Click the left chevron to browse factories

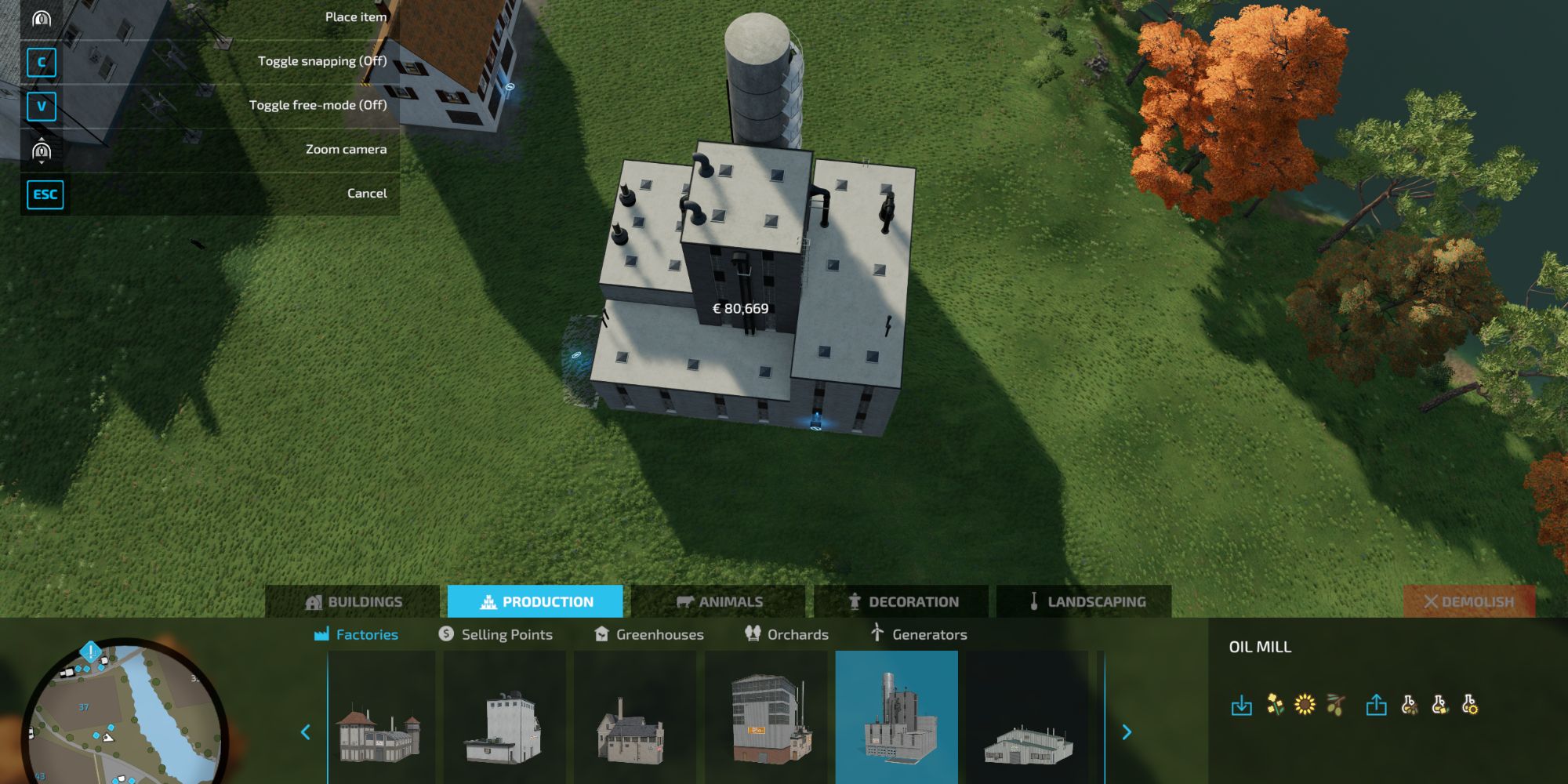tap(305, 731)
